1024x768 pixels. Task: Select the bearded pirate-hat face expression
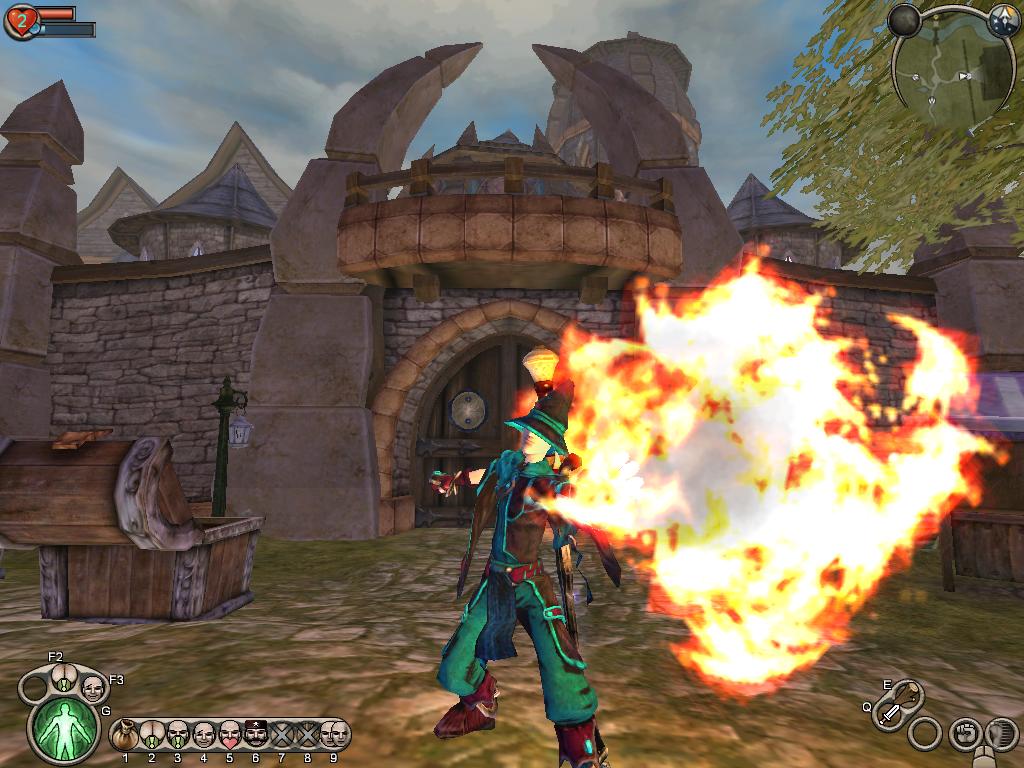click(256, 736)
